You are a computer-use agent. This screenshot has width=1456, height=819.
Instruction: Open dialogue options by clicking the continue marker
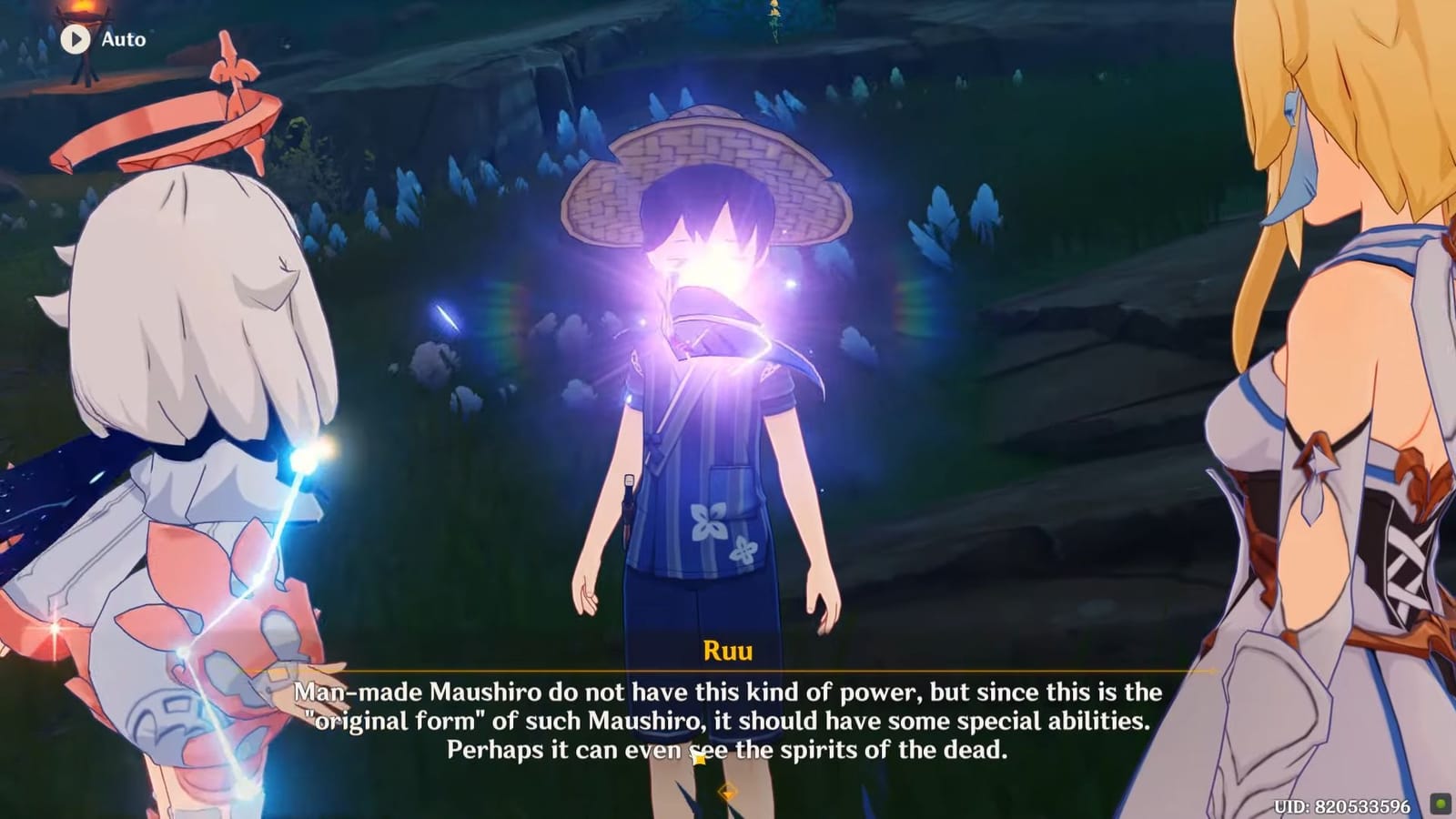728,792
